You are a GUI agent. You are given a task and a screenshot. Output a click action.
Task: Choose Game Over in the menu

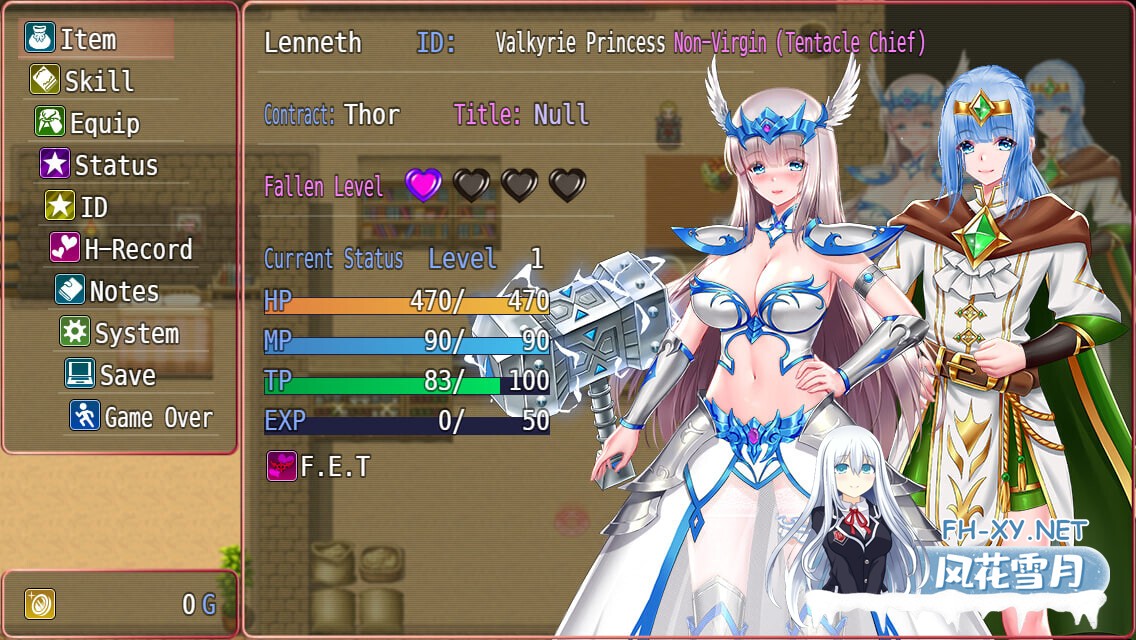(x=158, y=417)
